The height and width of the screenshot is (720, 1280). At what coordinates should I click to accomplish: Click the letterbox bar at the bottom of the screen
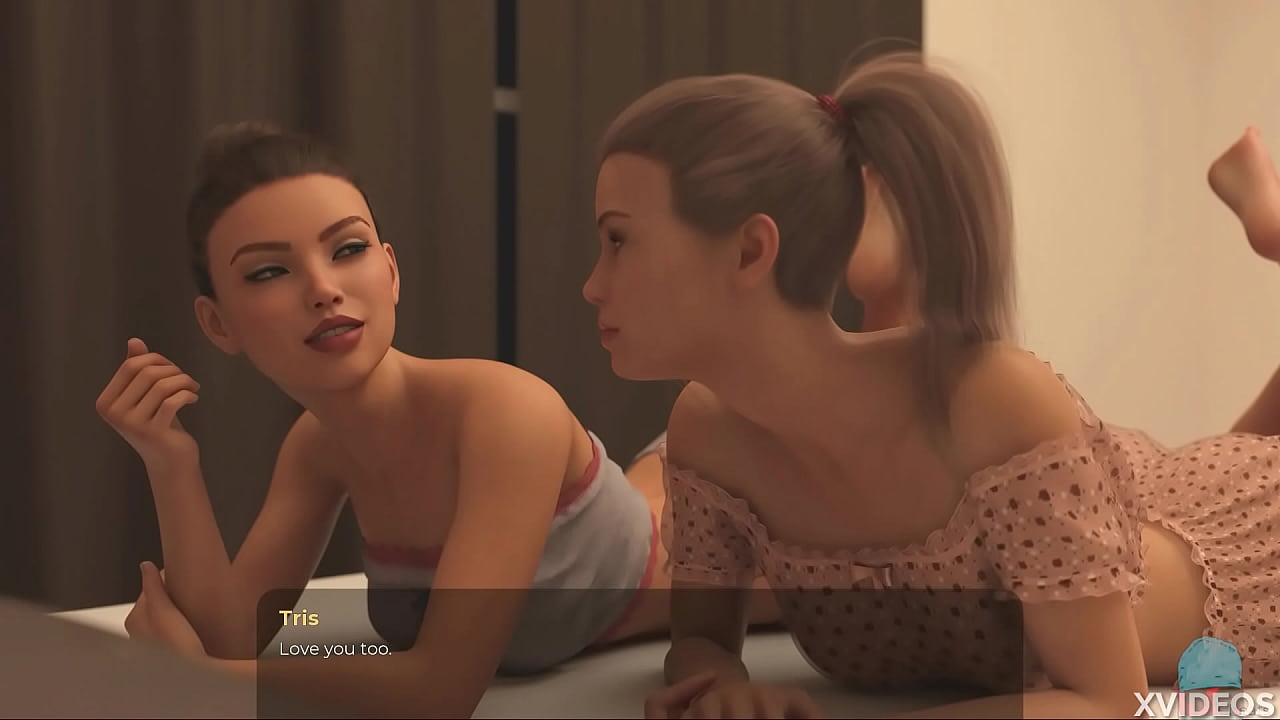[x=640, y=715]
